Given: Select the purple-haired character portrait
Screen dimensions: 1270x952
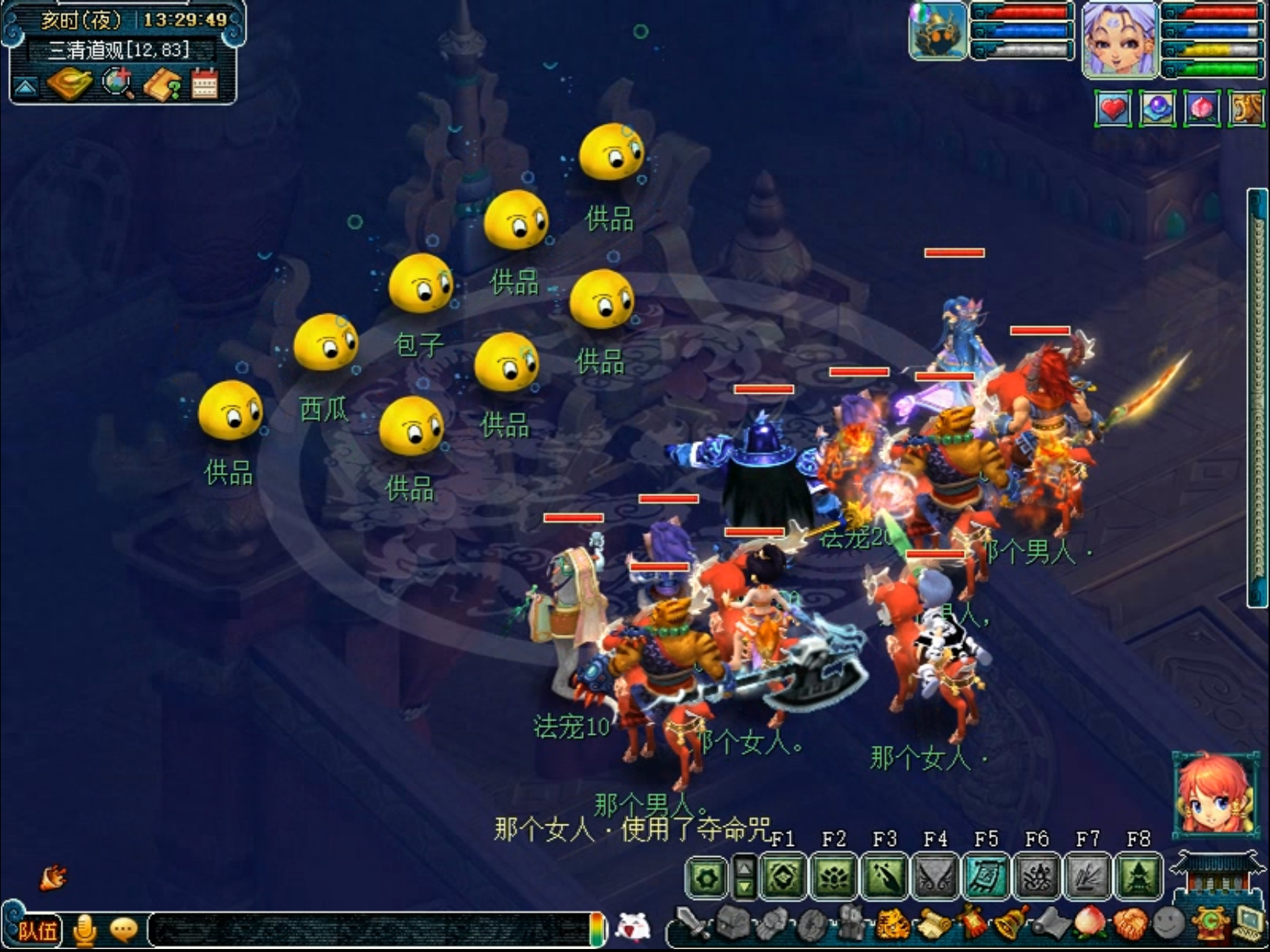Looking at the screenshot, I should 1119,39.
